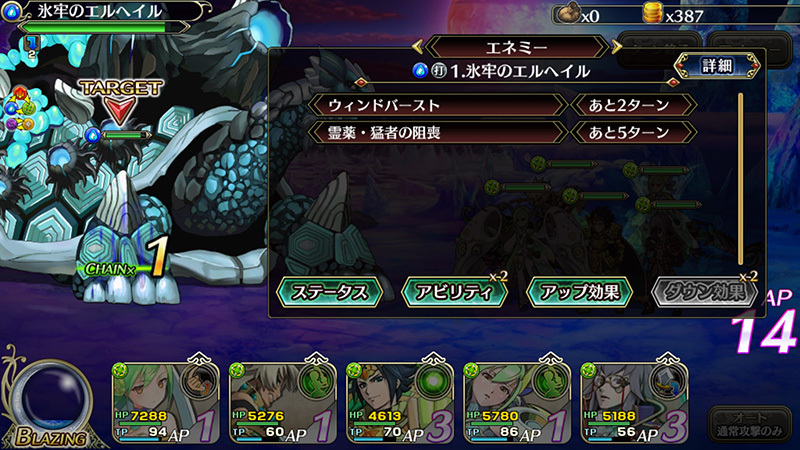The width and height of the screenshot is (800, 450).
Task: Click the enemy panel scrollbar
Action: 740,180
